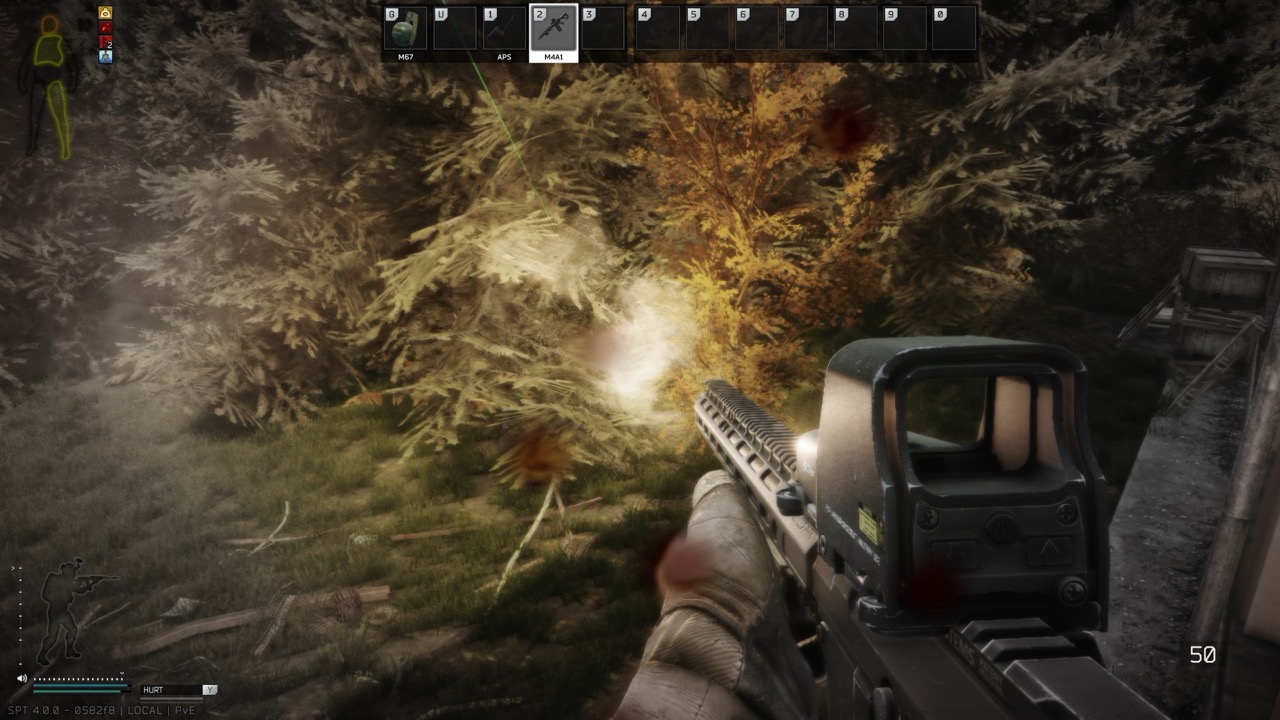This screenshot has height=720, width=1280.
Task: Click the overweight kettlebell status icon
Action: click(105, 12)
